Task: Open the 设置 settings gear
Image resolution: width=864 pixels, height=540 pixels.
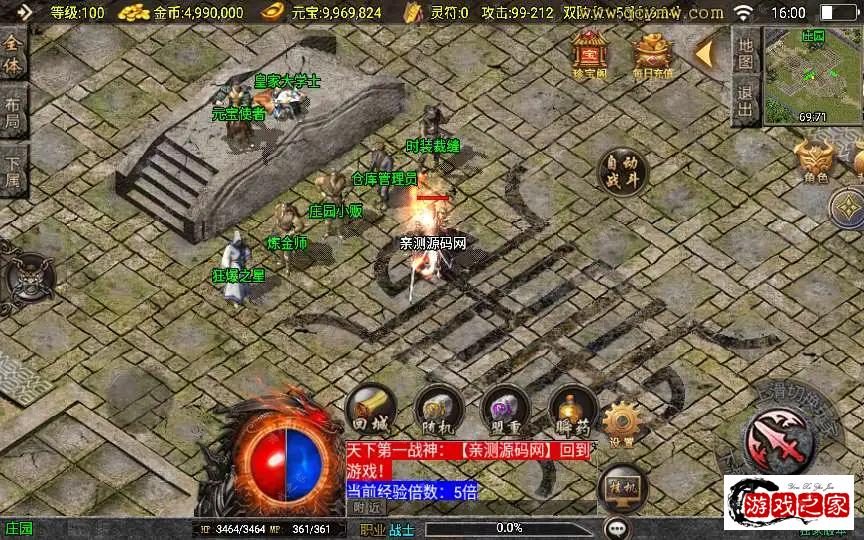Action: (x=621, y=423)
